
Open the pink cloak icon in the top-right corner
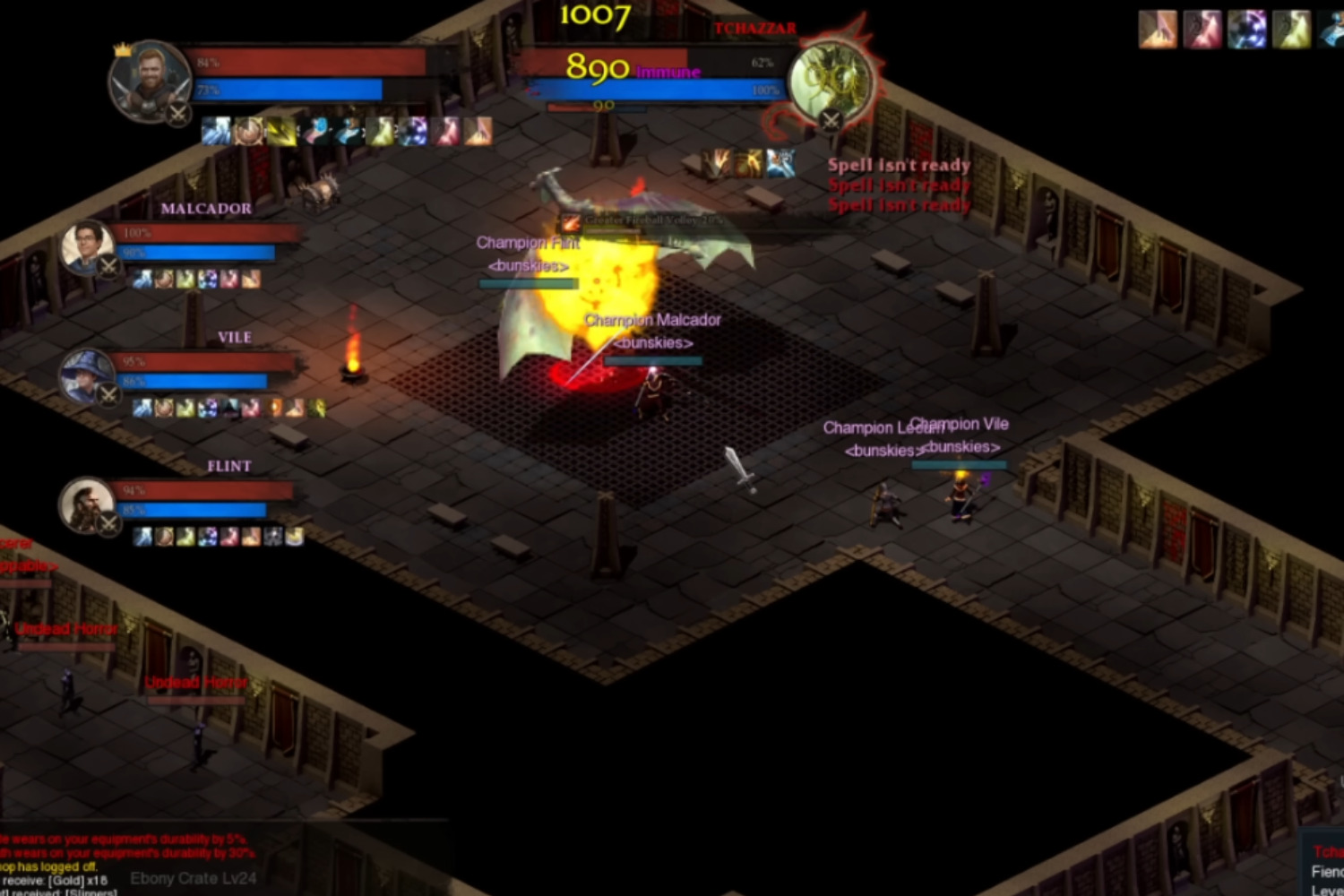1201,30
